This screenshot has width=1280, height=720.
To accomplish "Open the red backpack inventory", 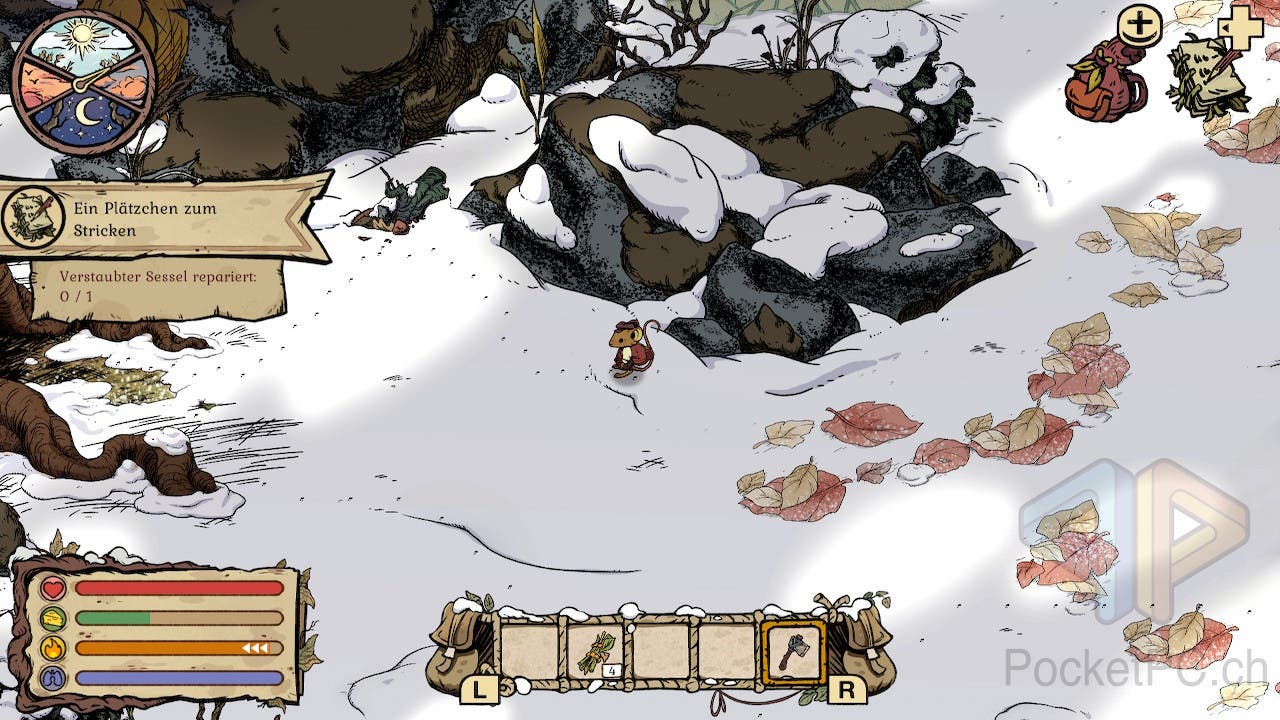I will click(1102, 82).
